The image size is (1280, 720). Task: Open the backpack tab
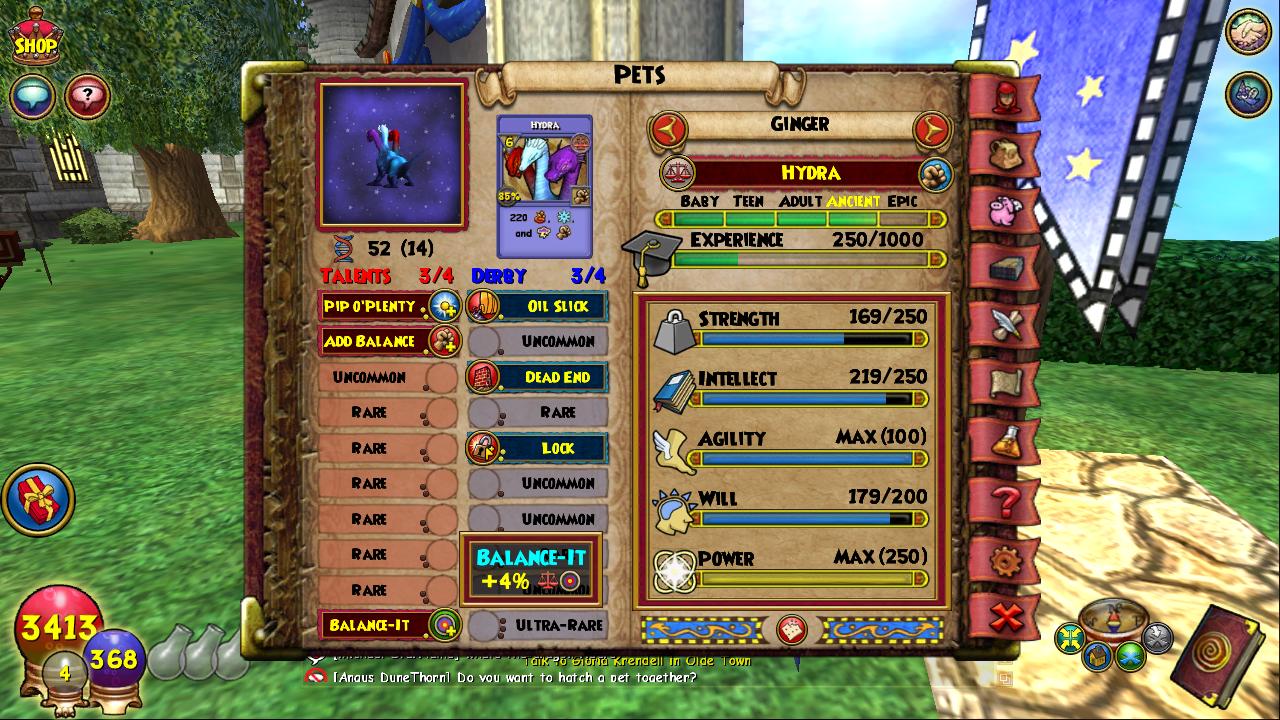pyautogui.click(x=1004, y=155)
